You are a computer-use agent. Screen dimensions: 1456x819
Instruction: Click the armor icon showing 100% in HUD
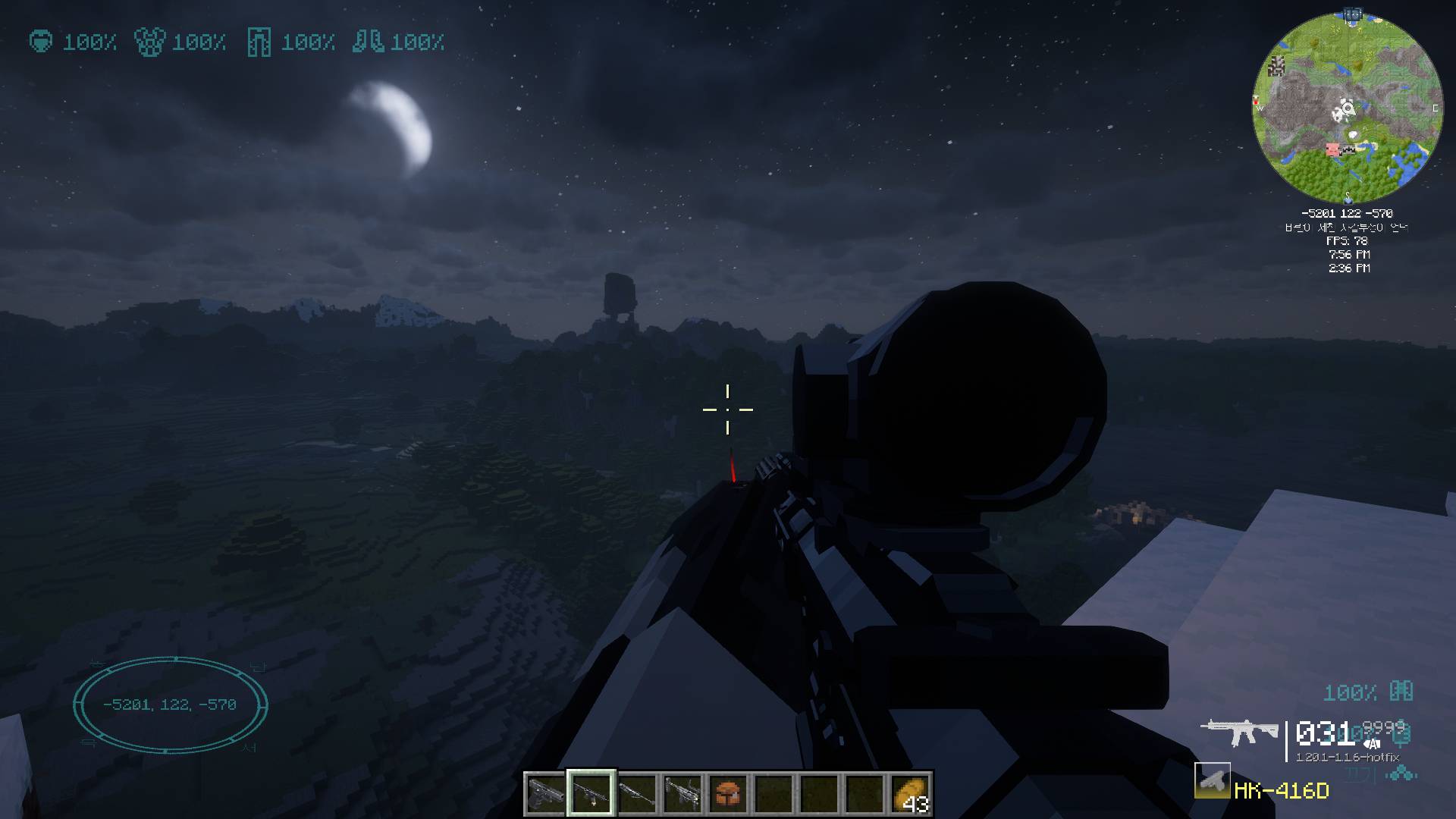[x=149, y=43]
